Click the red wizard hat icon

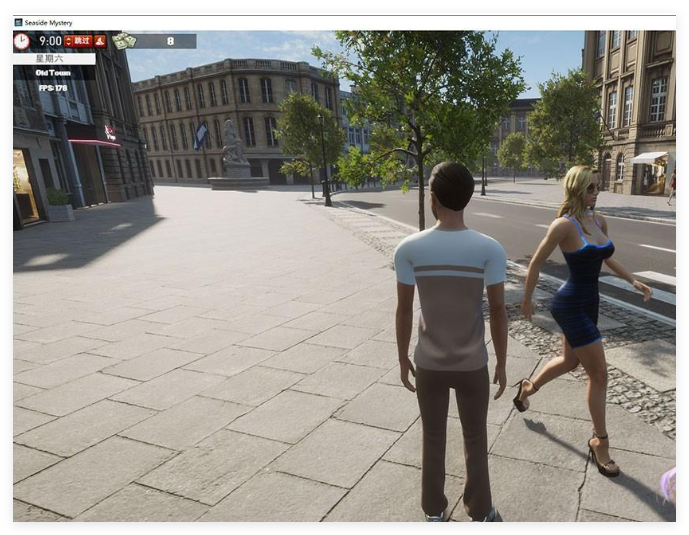(100, 41)
